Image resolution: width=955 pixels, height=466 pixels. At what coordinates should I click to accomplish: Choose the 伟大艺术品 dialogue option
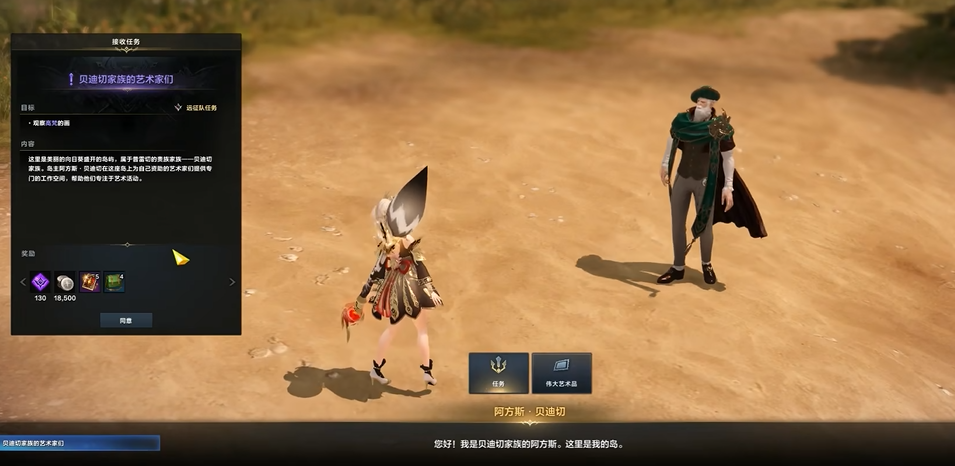click(561, 372)
